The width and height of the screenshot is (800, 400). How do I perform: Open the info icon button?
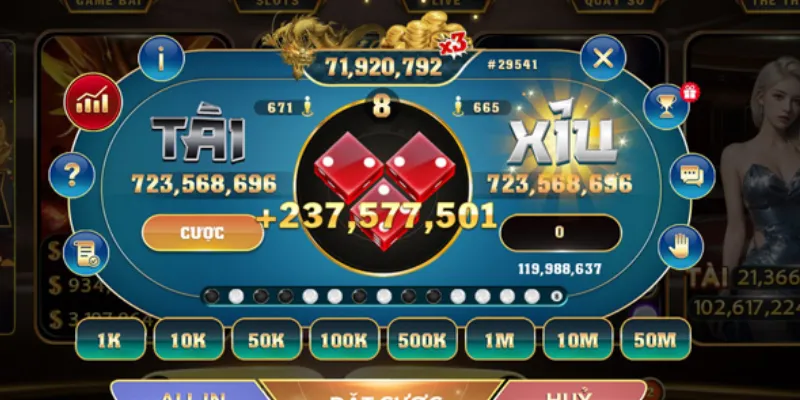(162, 59)
